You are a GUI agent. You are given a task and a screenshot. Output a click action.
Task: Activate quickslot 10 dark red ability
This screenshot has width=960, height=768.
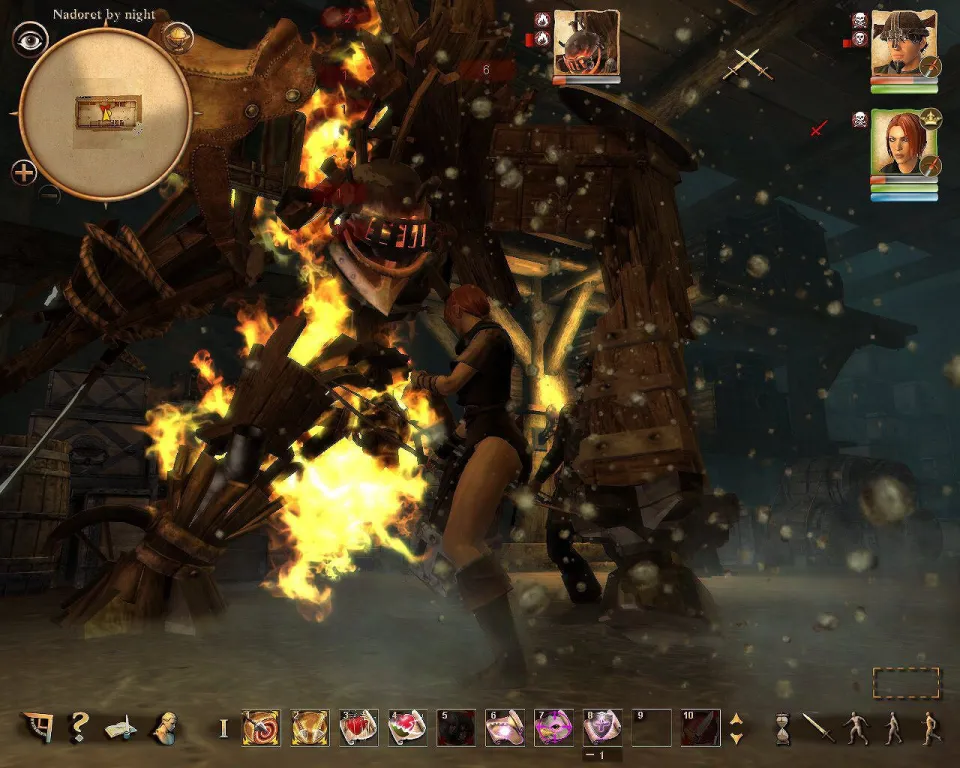(700, 727)
